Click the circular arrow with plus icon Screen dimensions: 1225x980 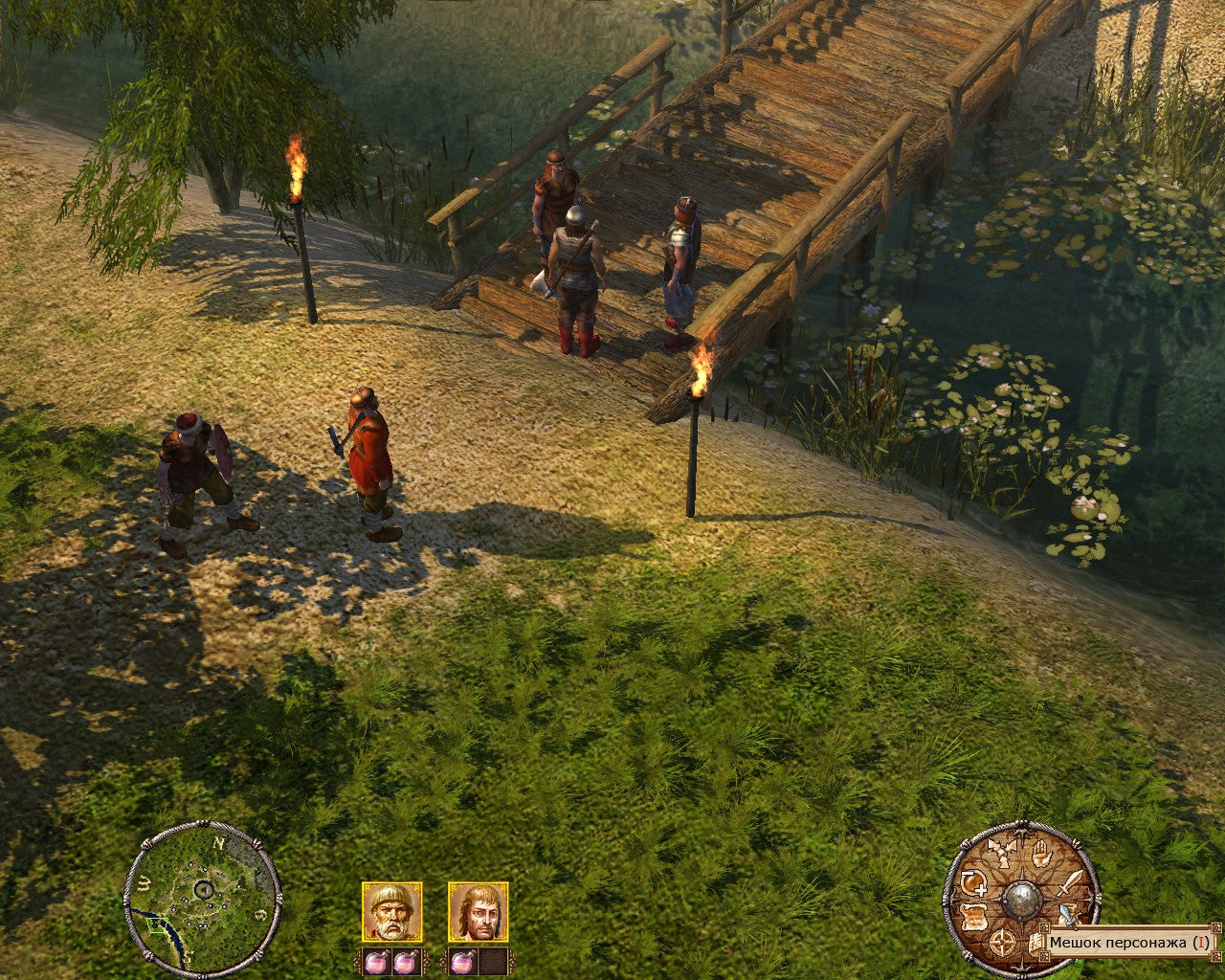click(x=972, y=883)
